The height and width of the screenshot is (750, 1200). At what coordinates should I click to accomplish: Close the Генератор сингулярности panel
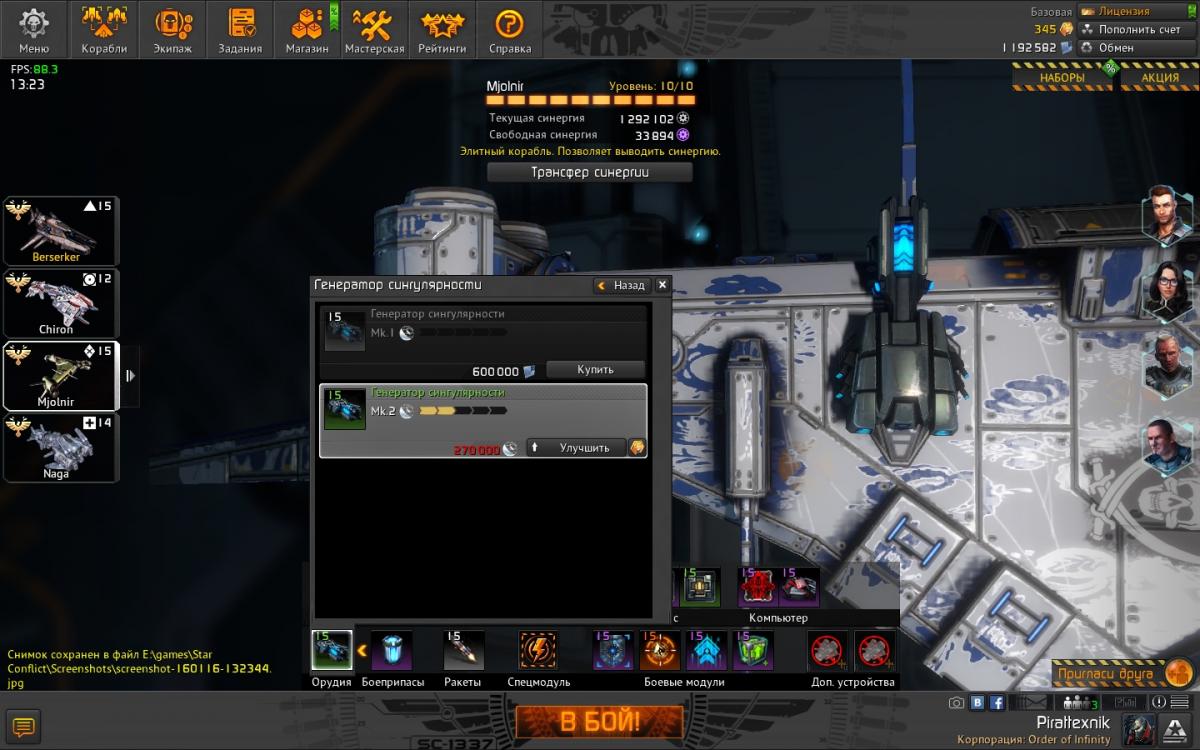click(x=661, y=285)
